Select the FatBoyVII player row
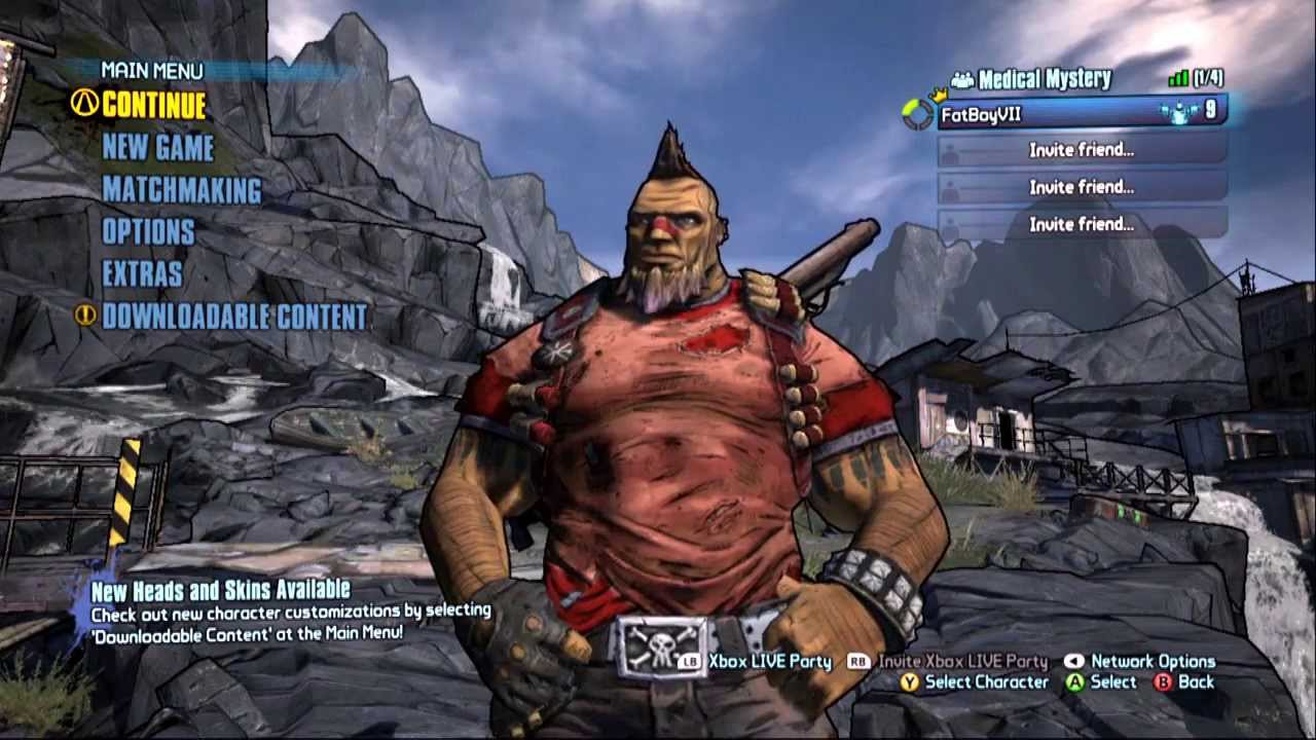This screenshot has height=740, width=1316. coord(1080,112)
